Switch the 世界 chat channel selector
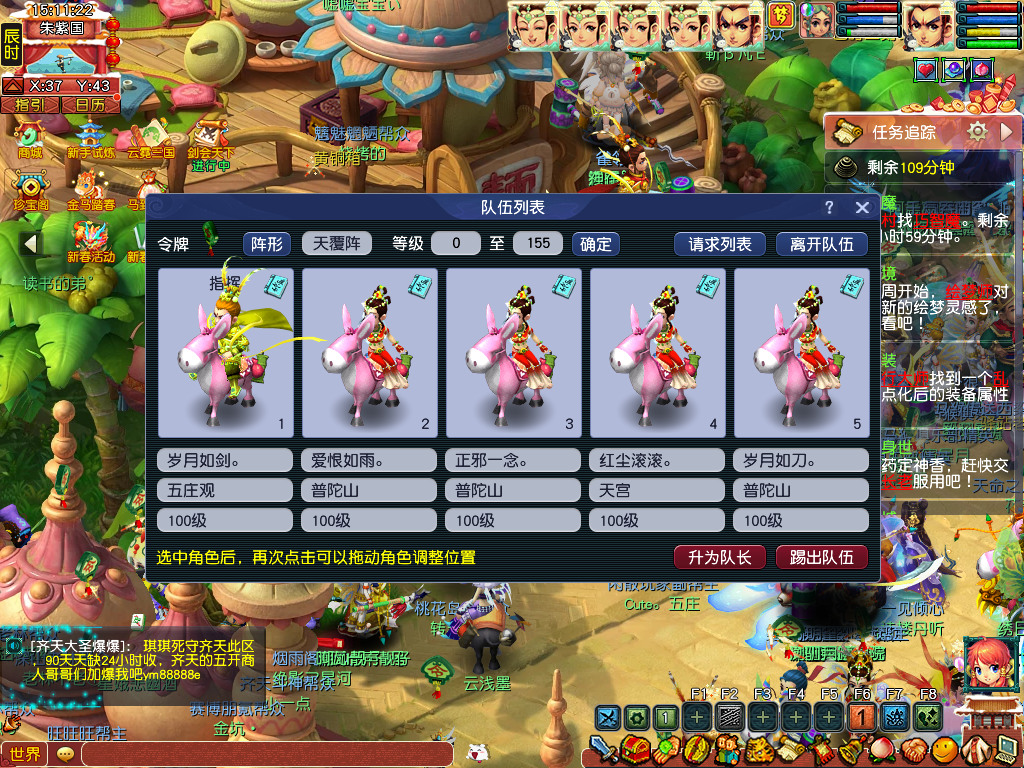Image resolution: width=1024 pixels, height=768 pixels. (25, 754)
